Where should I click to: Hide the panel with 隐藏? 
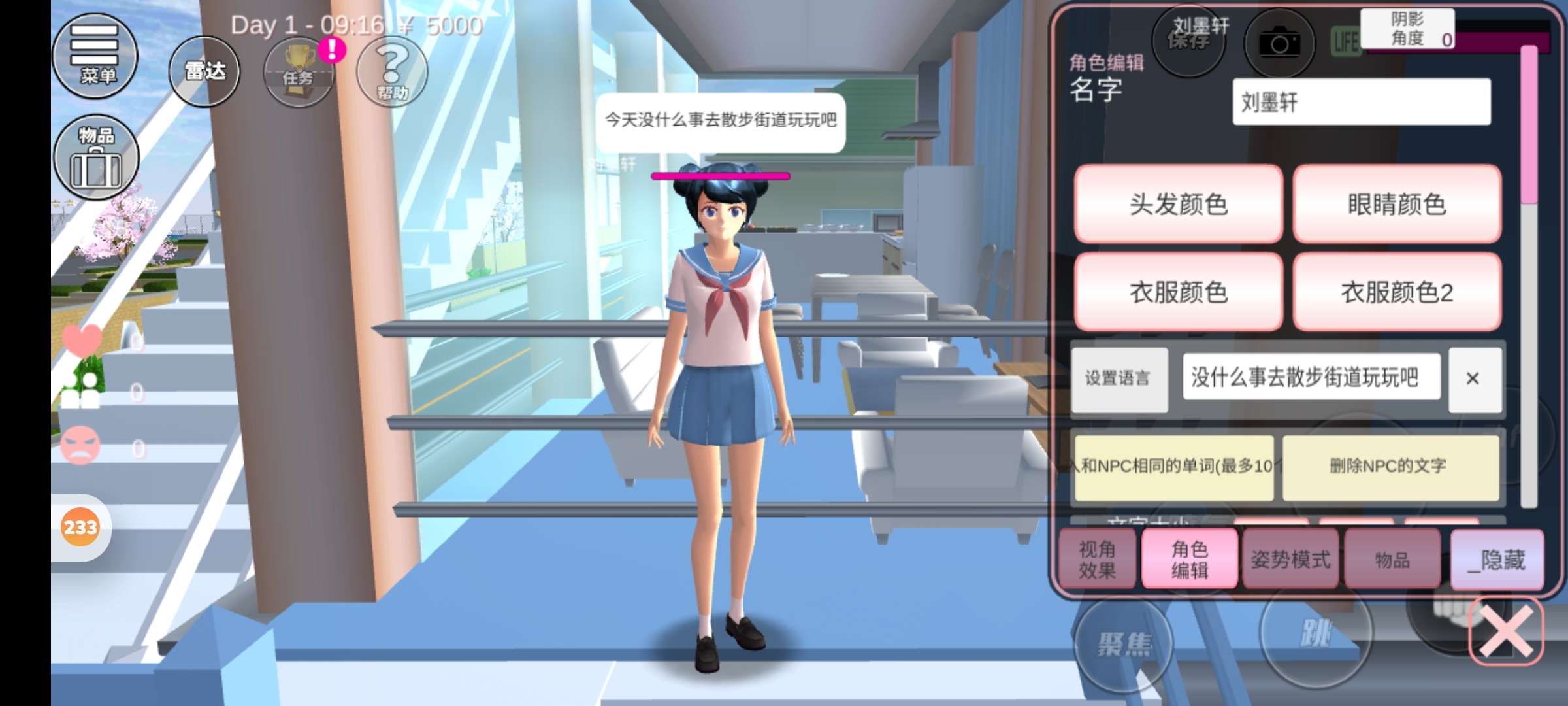click(x=1497, y=560)
